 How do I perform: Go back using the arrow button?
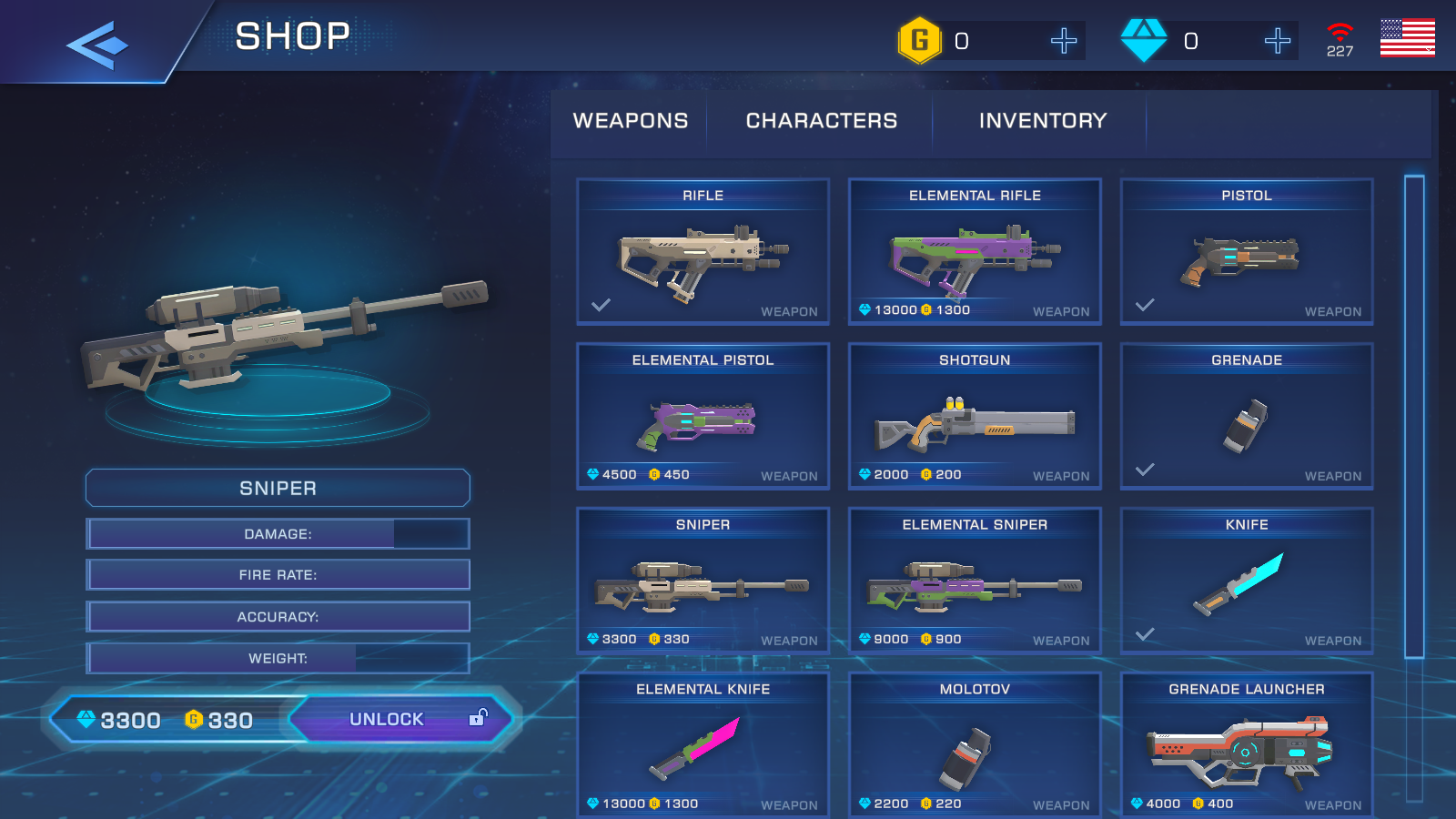coord(96,43)
